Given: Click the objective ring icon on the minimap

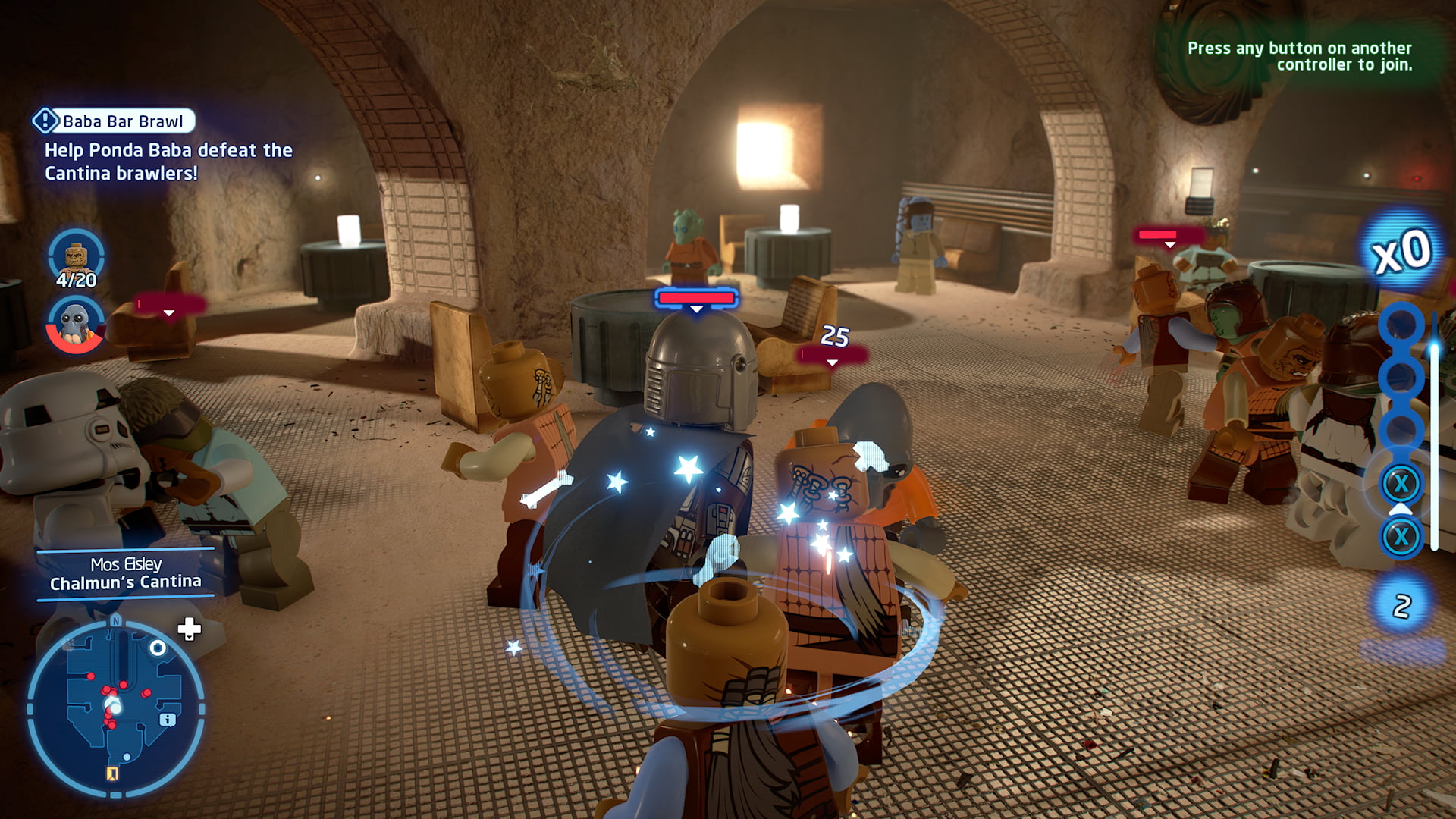Looking at the screenshot, I should 157,648.
